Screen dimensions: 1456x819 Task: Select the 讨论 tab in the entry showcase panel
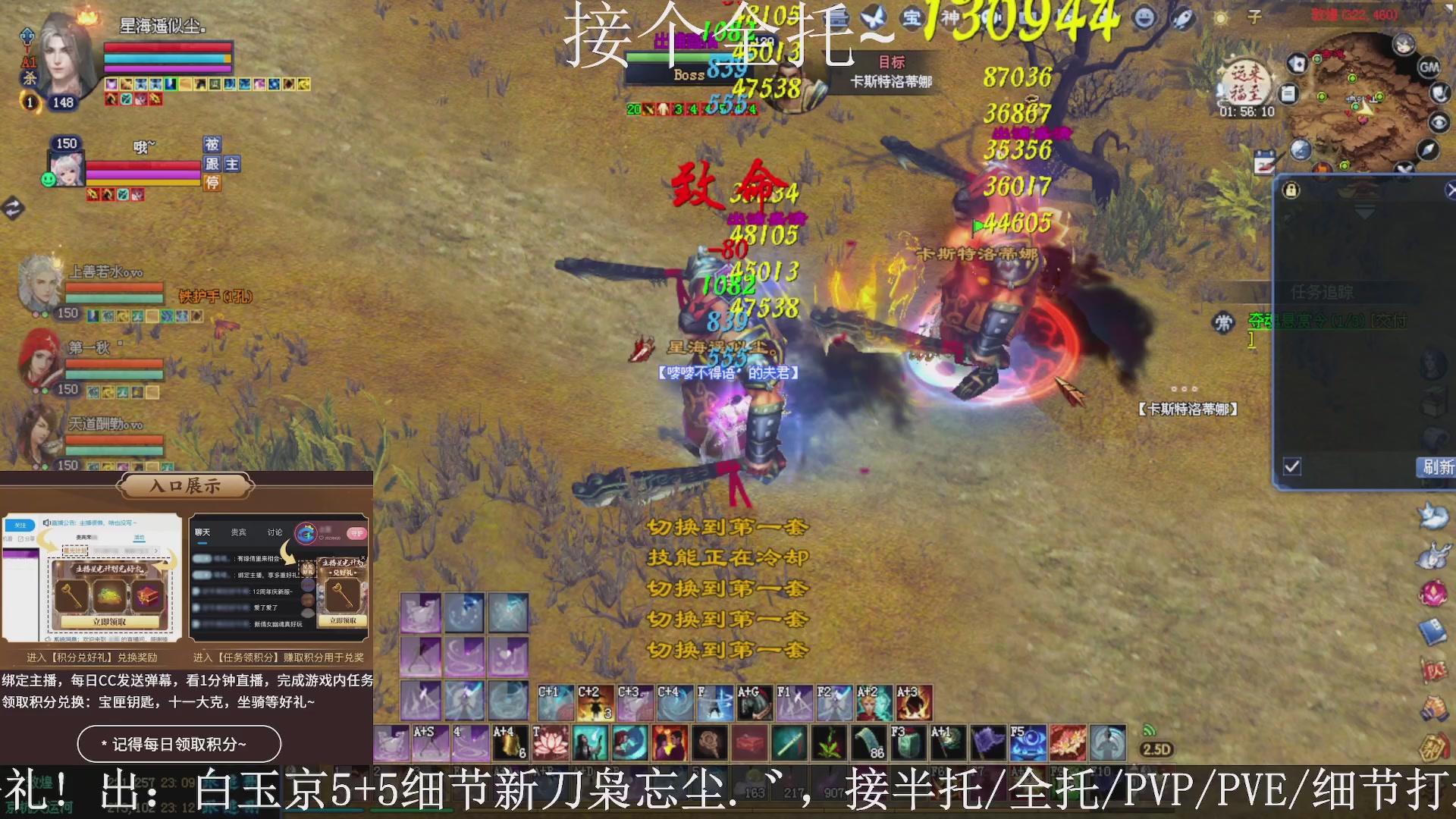pyautogui.click(x=275, y=532)
